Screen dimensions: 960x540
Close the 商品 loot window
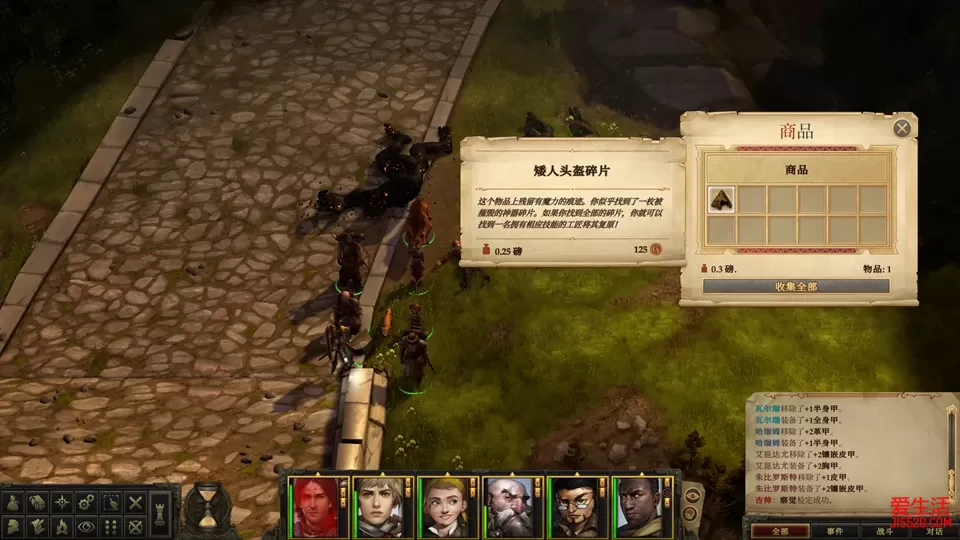[902, 128]
